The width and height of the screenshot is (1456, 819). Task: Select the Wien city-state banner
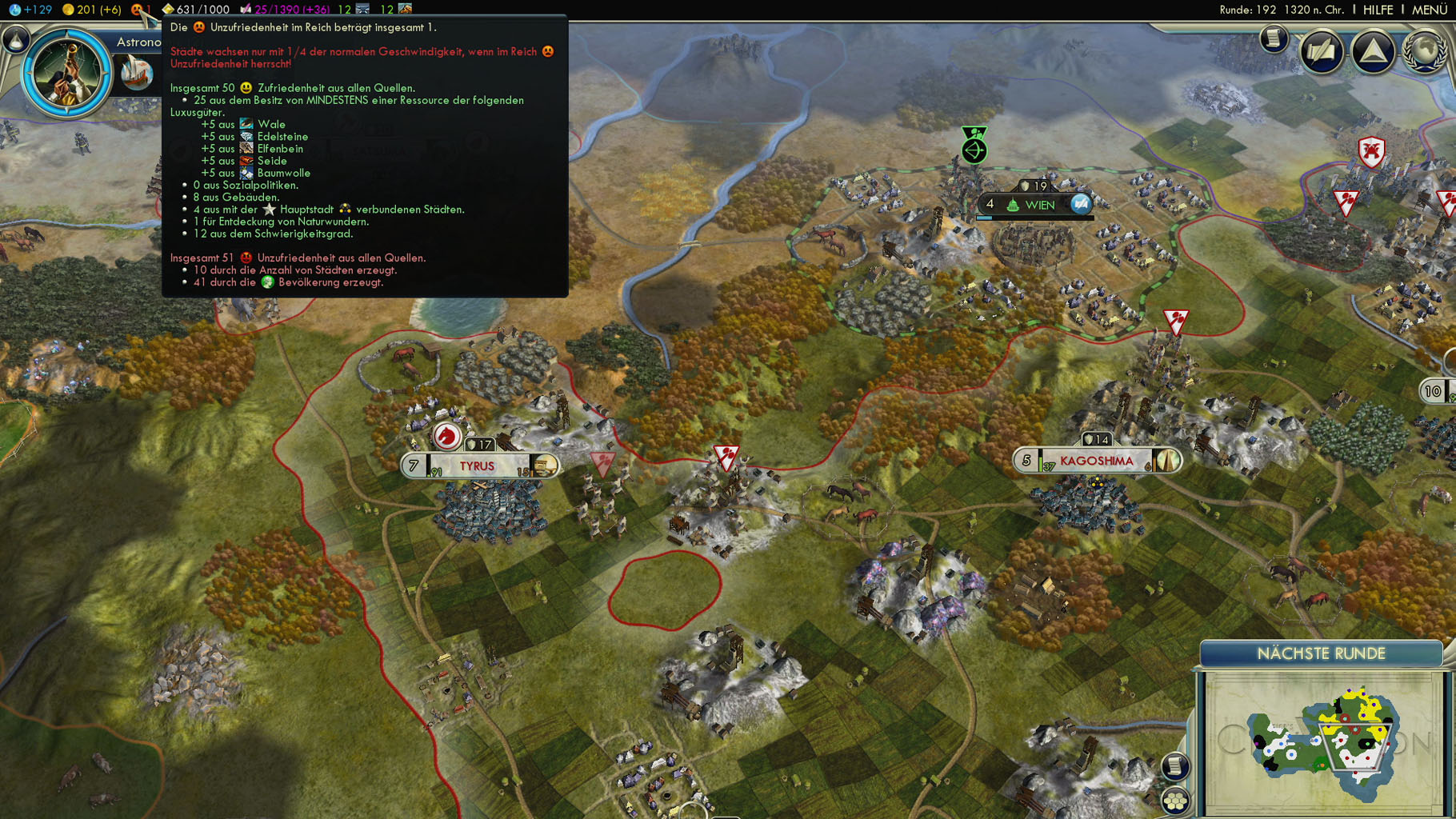coord(1039,205)
